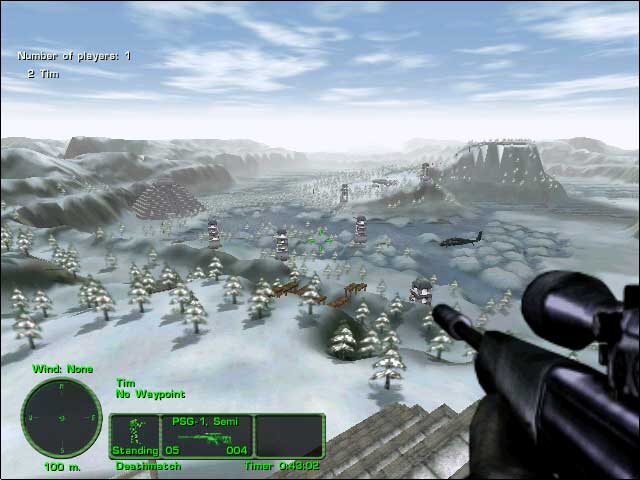Click the circular compass radar
The width and height of the screenshot is (640, 480).
pyautogui.click(x=61, y=417)
